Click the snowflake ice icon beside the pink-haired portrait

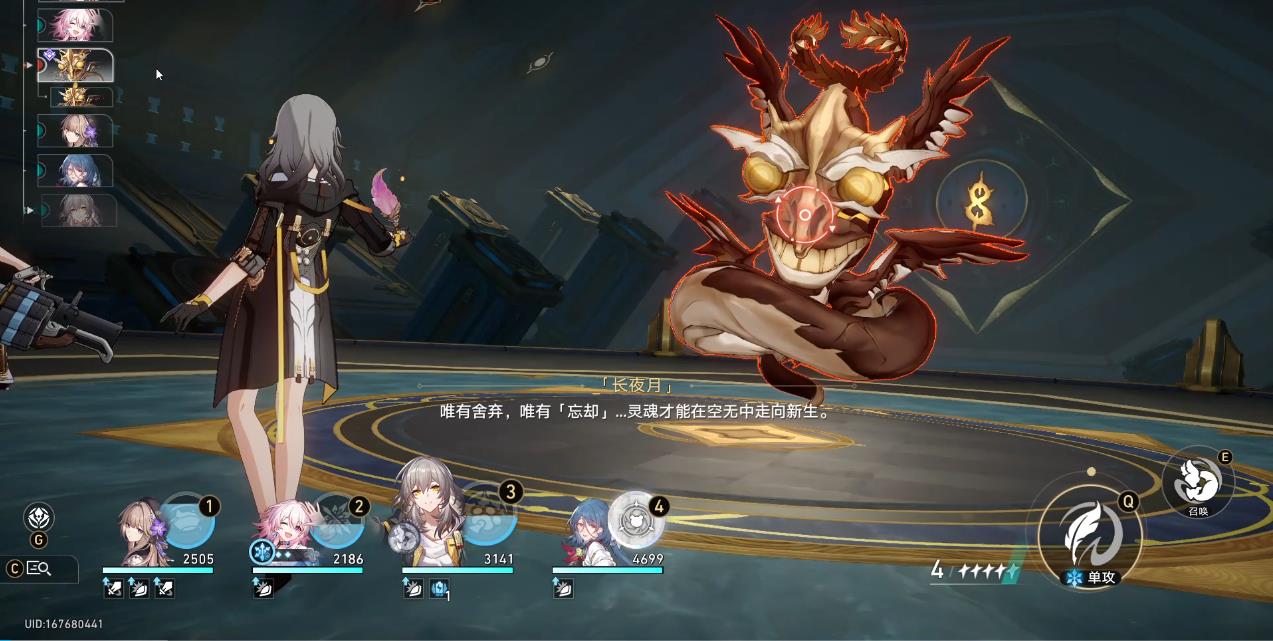pyautogui.click(x=261, y=551)
